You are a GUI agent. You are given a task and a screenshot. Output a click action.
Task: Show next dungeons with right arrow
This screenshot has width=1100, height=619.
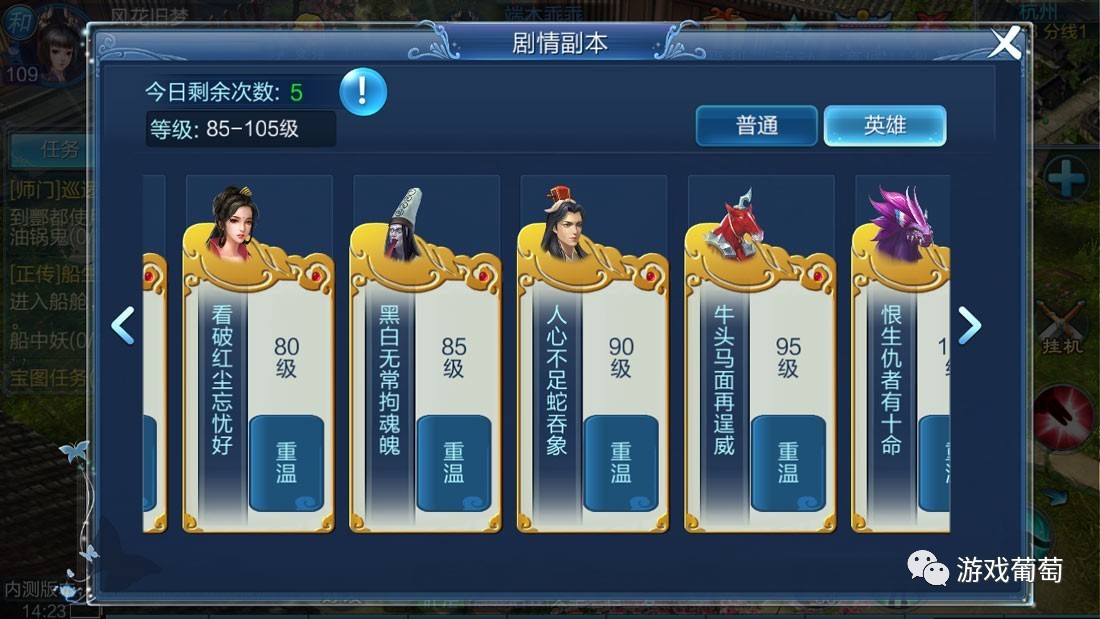click(x=969, y=325)
